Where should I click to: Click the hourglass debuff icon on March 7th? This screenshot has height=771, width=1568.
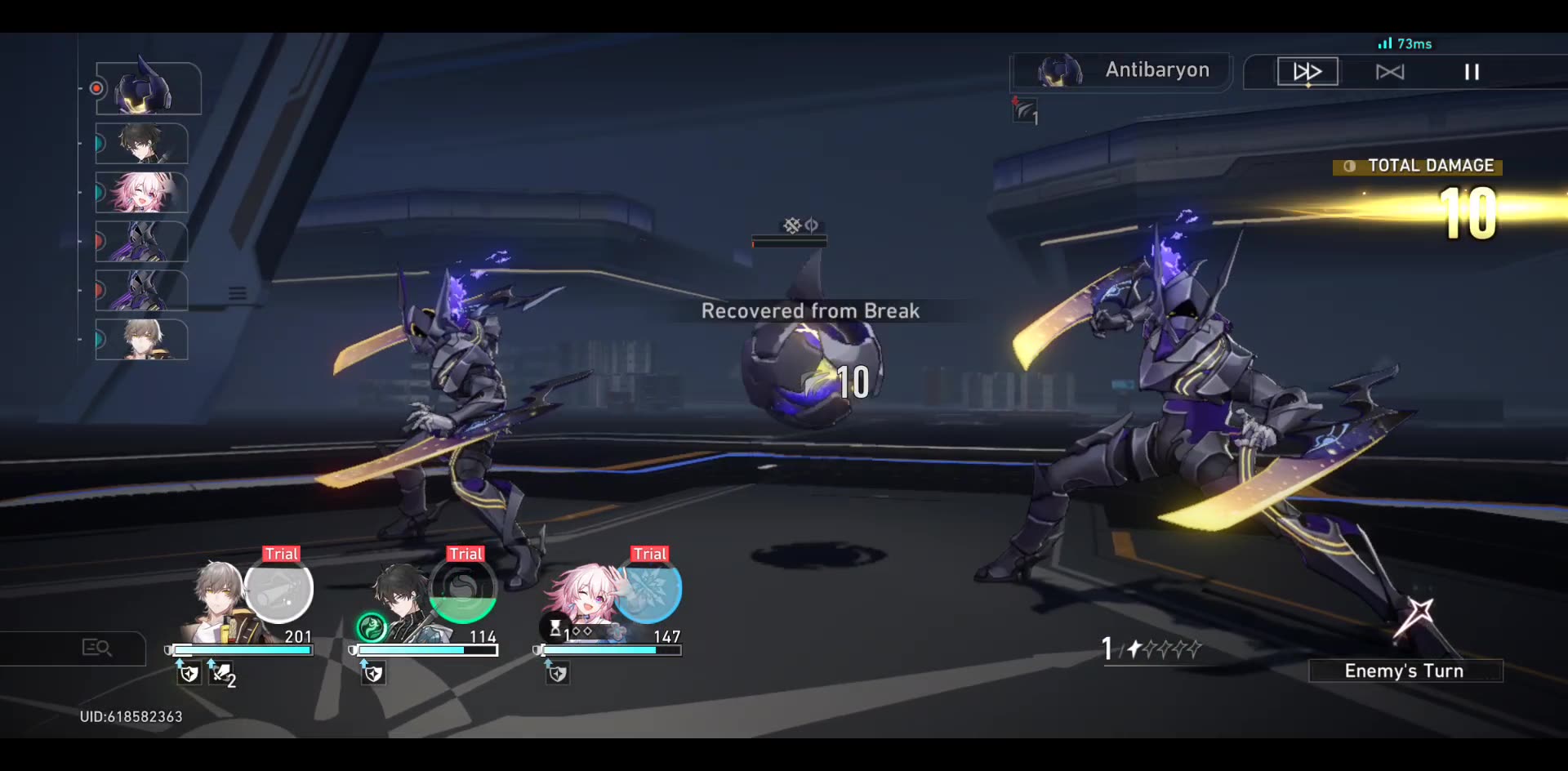tap(556, 627)
